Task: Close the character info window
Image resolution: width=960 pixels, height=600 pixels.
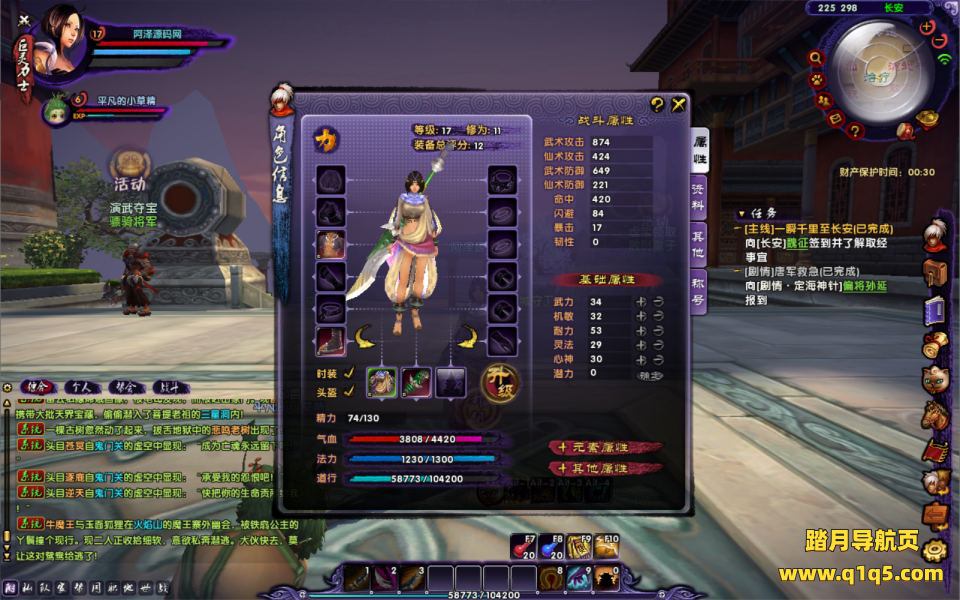Action: 679,103
